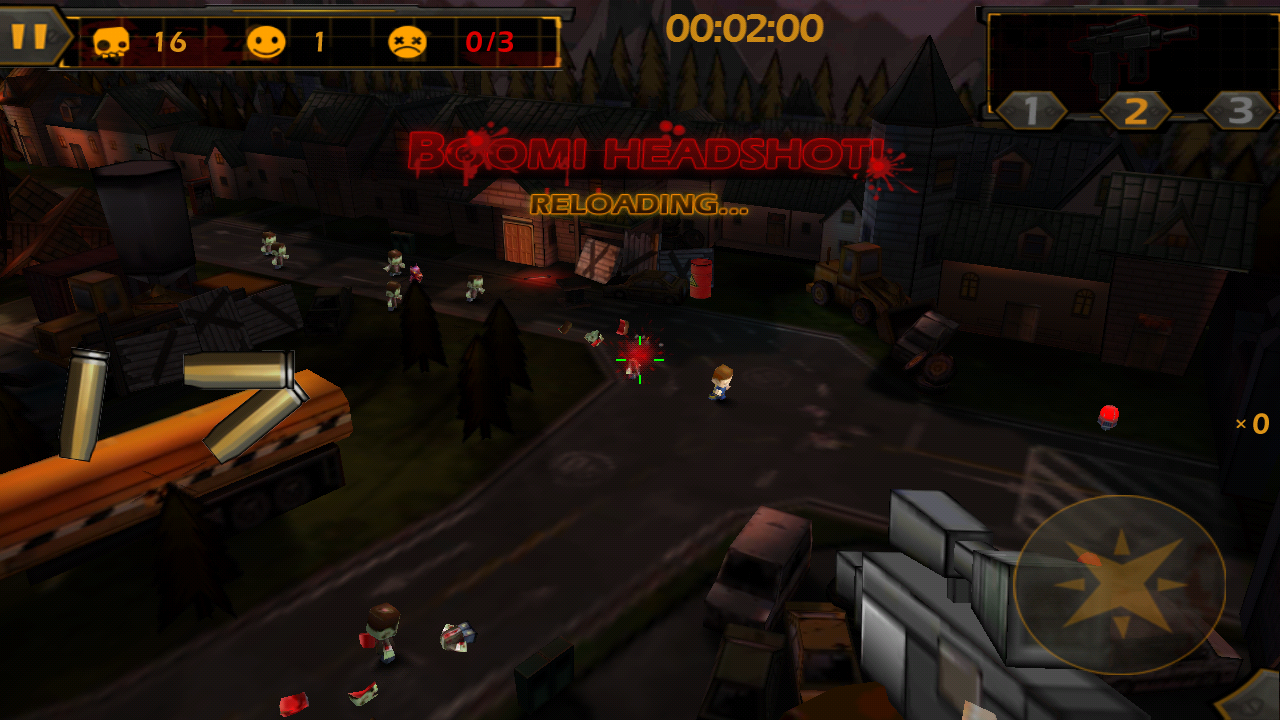Switch to weapon slot 1
Screen dimensions: 1280x720
1031,111
